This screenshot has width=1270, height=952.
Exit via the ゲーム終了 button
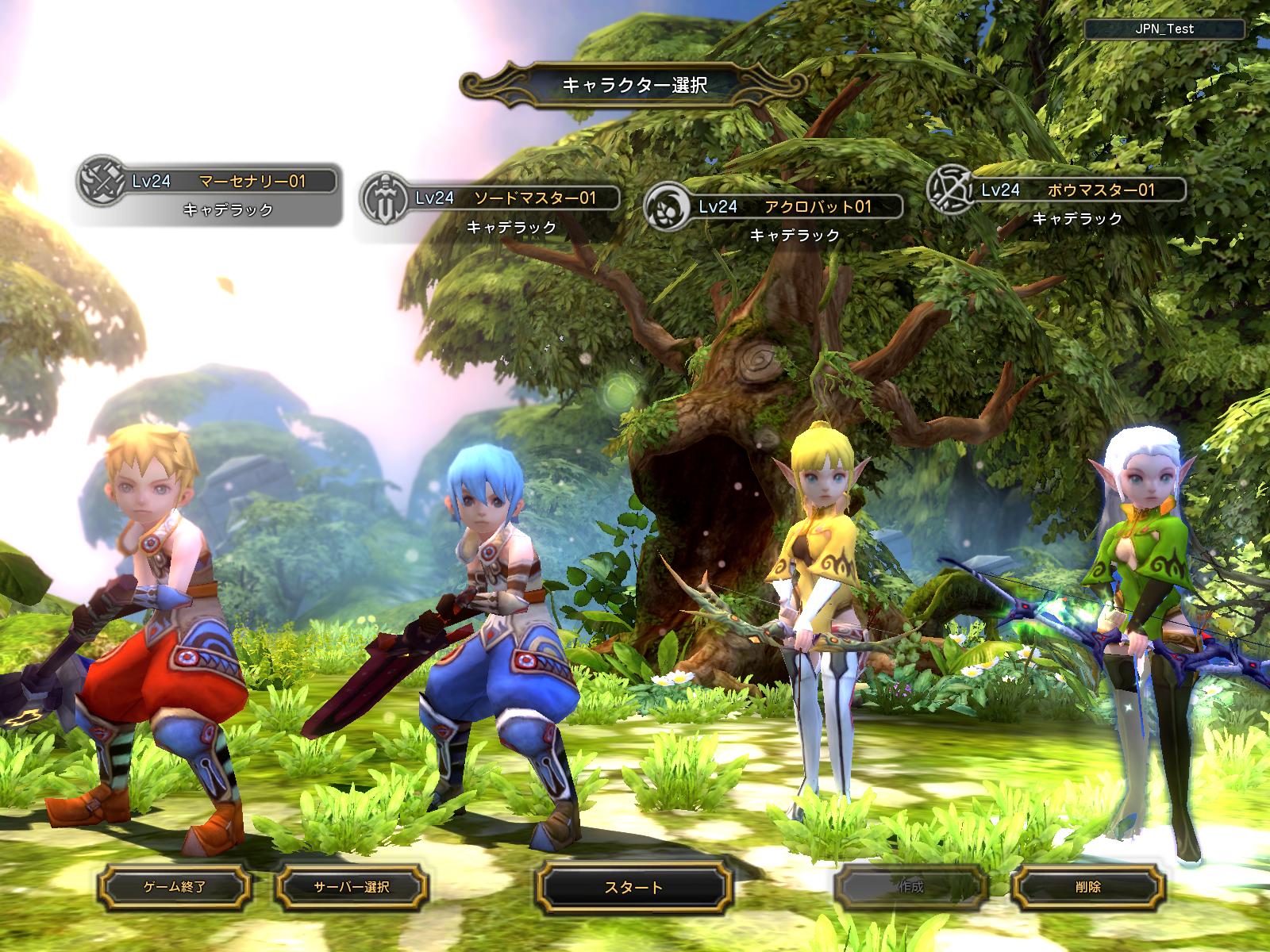175,887
